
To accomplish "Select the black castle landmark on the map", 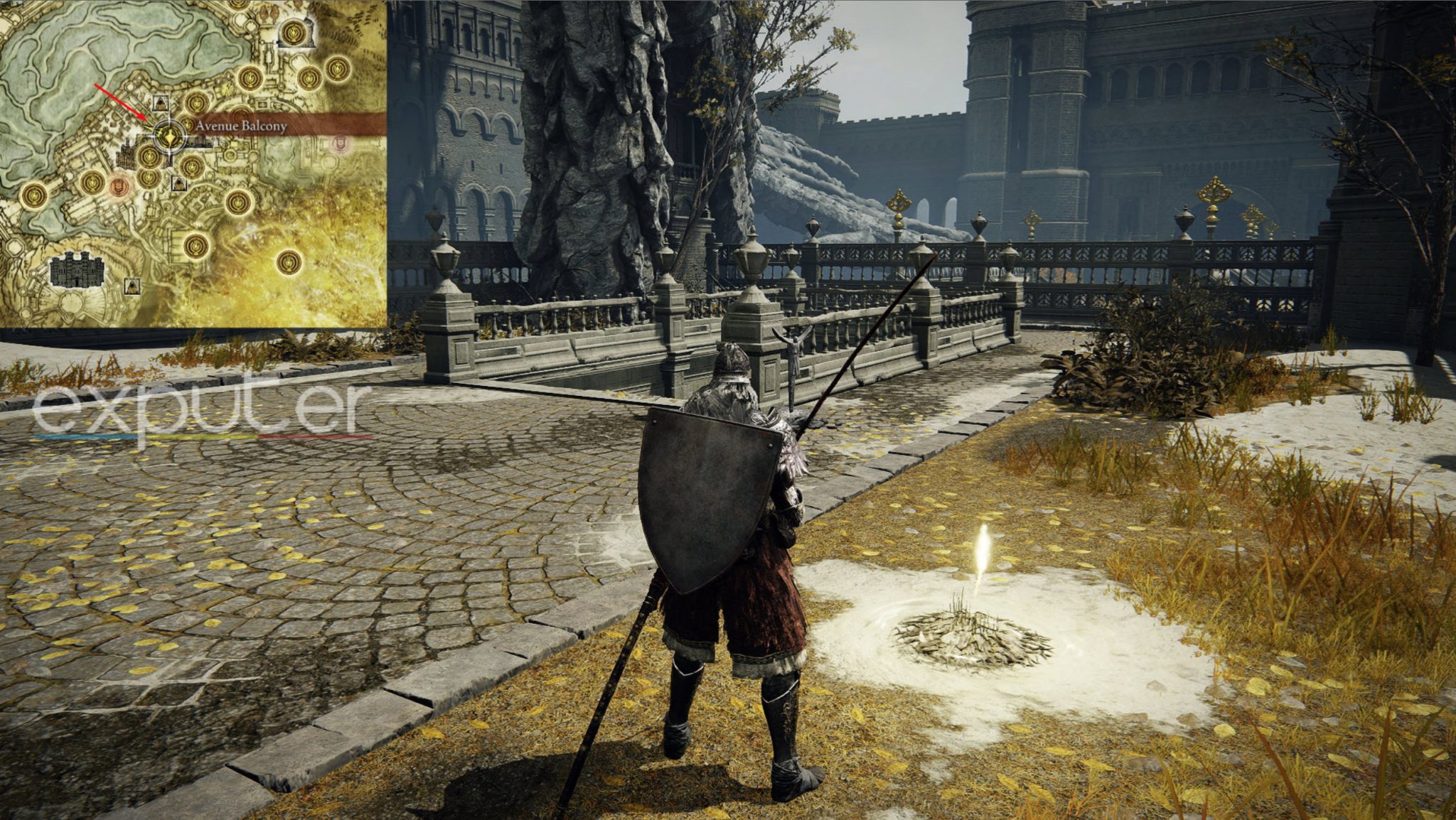I will pyautogui.click(x=77, y=270).
